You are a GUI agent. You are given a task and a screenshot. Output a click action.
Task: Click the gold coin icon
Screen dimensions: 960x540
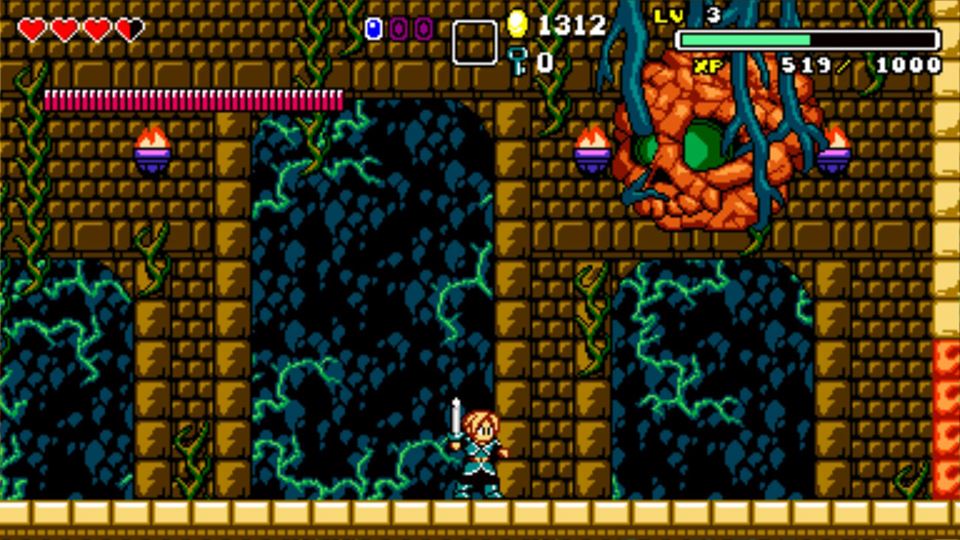[x=517, y=24]
